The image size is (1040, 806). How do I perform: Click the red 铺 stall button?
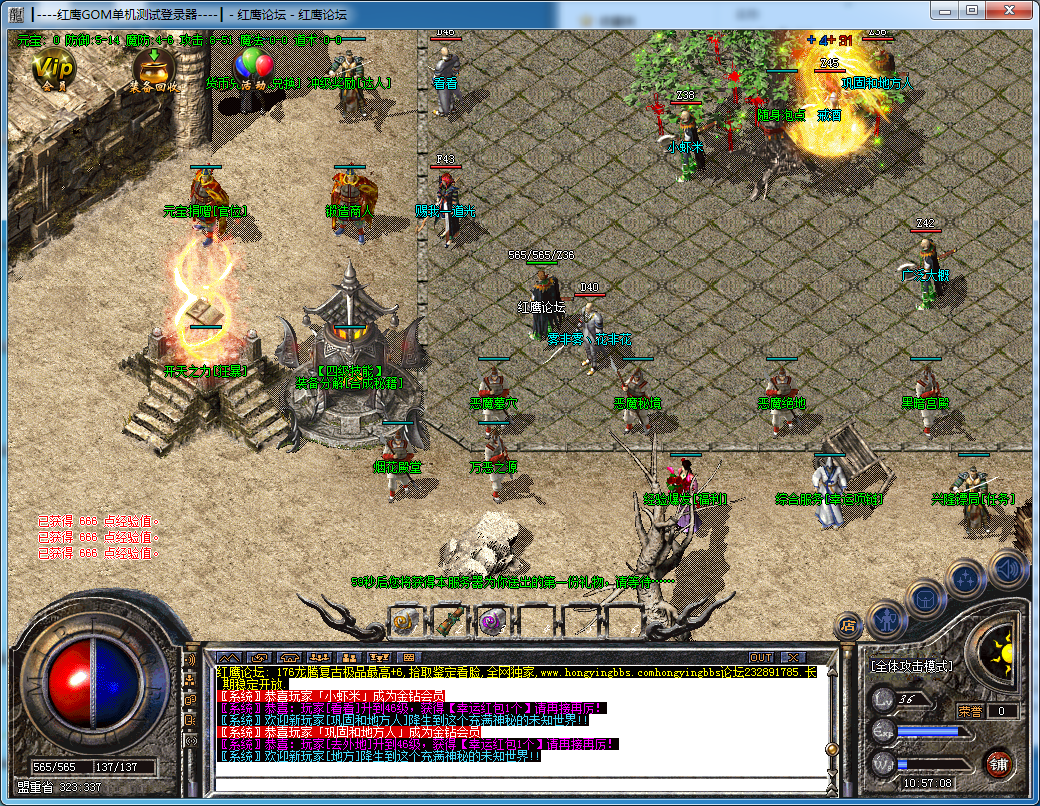click(997, 765)
